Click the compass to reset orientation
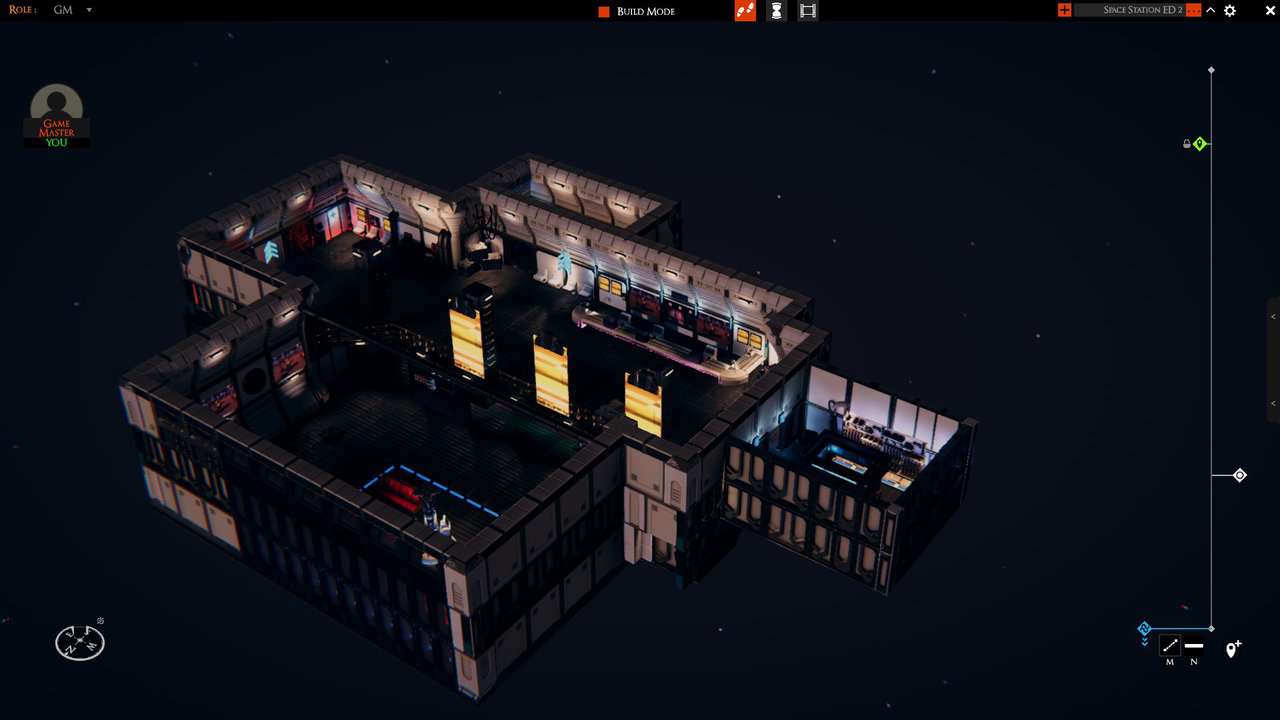This screenshot has width=1280, height=720. pyautogui.click(x=79, y=643)
